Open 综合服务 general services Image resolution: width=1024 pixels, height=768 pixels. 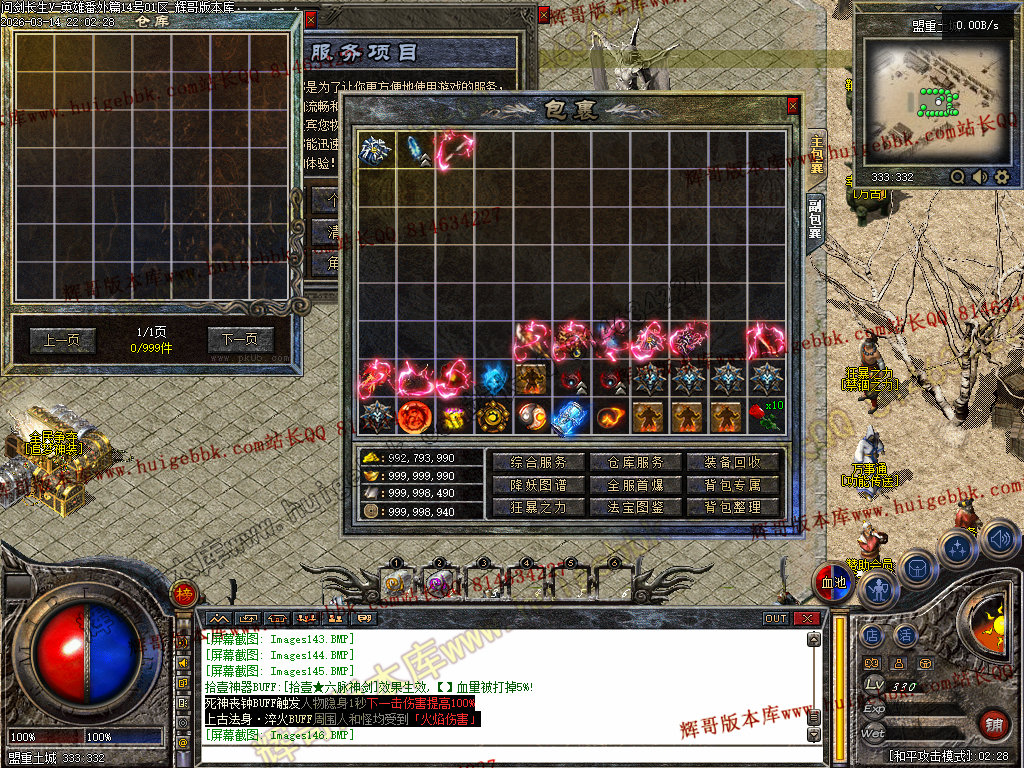point(539,462)
